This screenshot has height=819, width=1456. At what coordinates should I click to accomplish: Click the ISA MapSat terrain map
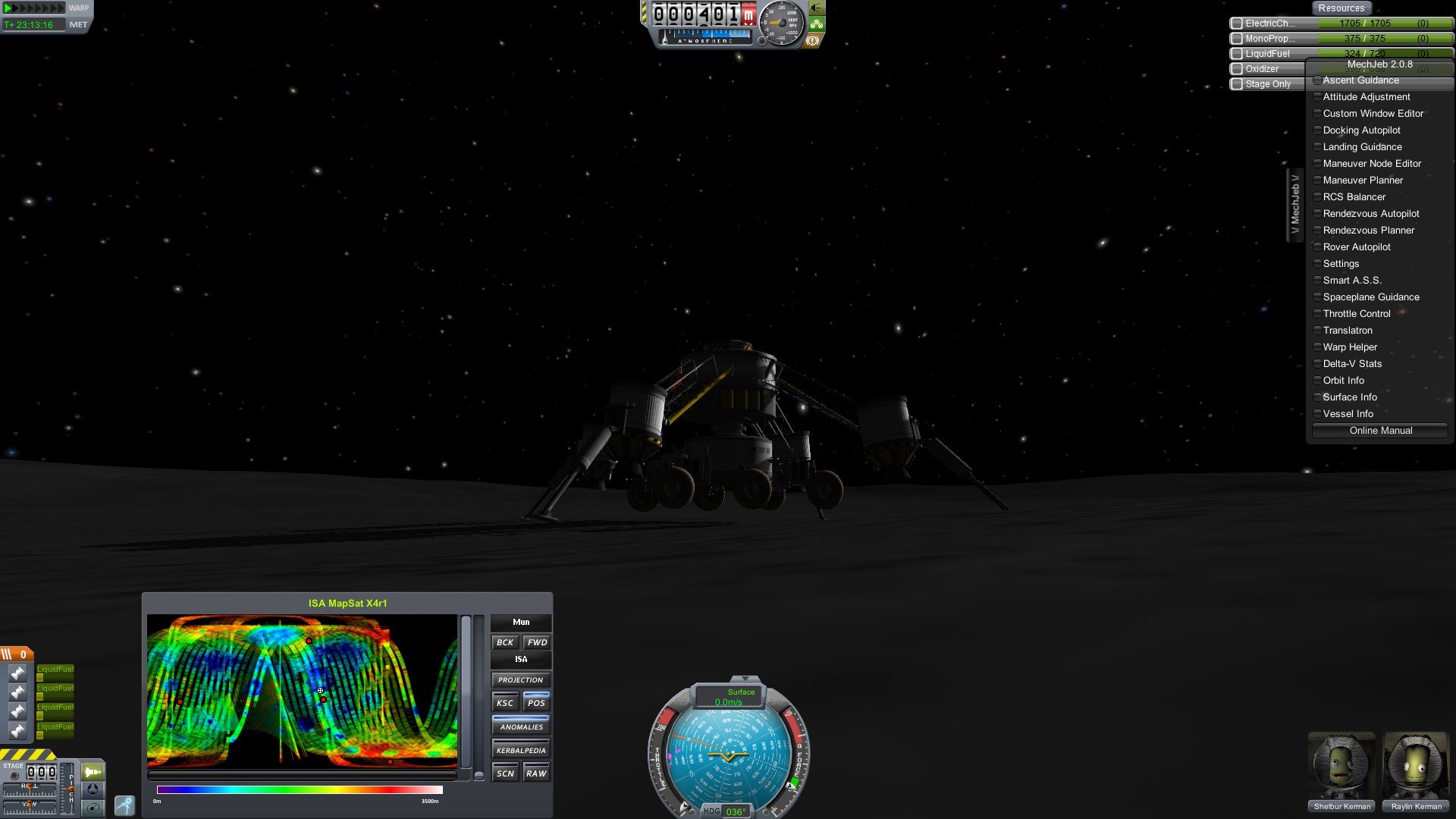tap(302, 690)
